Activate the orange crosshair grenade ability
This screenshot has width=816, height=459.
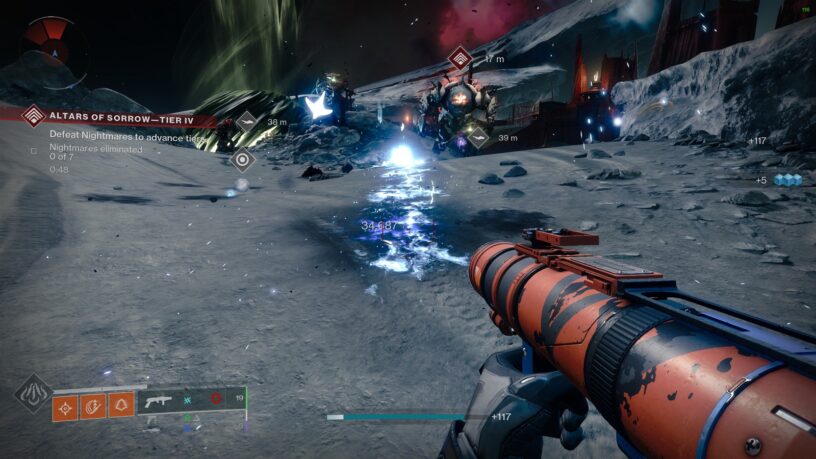pos(66,406)
